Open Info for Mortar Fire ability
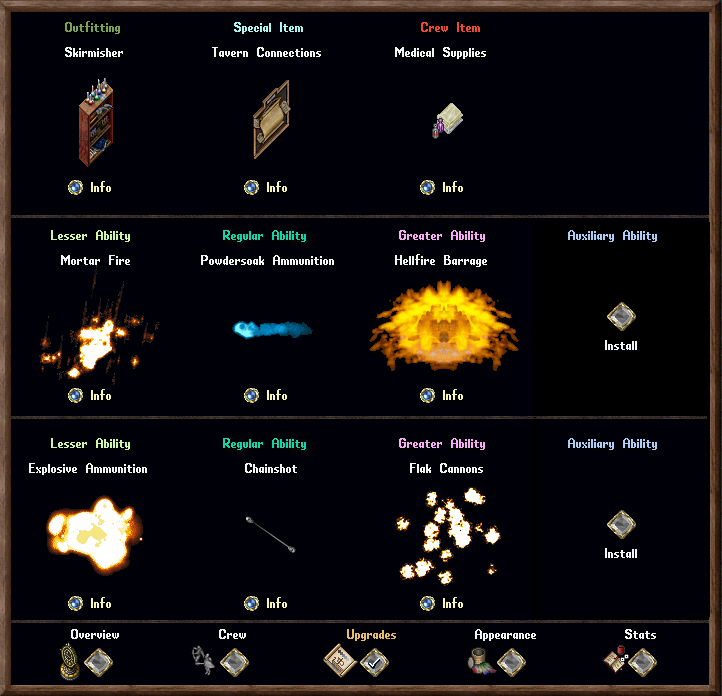The image size is (722, 696). click(x=76, y=395)
